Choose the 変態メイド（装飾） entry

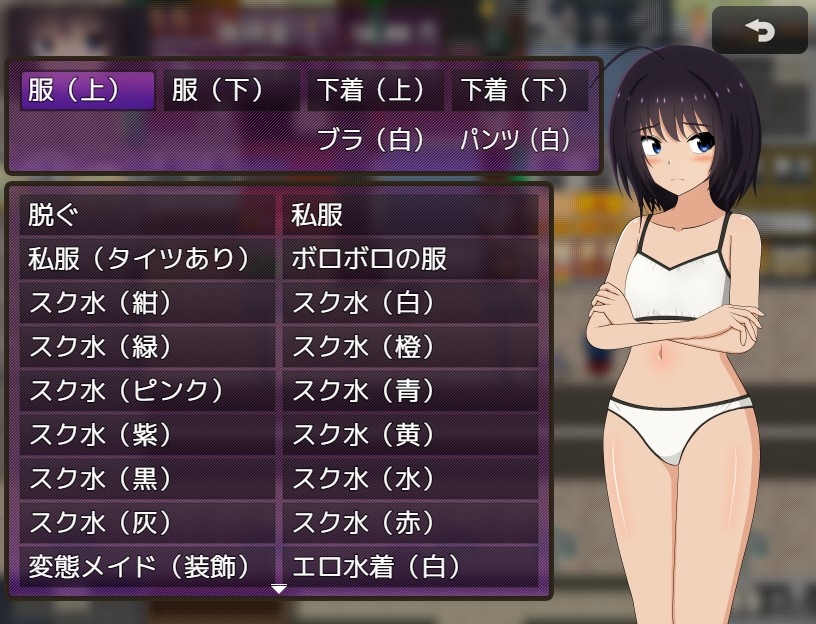coord(147,567)
